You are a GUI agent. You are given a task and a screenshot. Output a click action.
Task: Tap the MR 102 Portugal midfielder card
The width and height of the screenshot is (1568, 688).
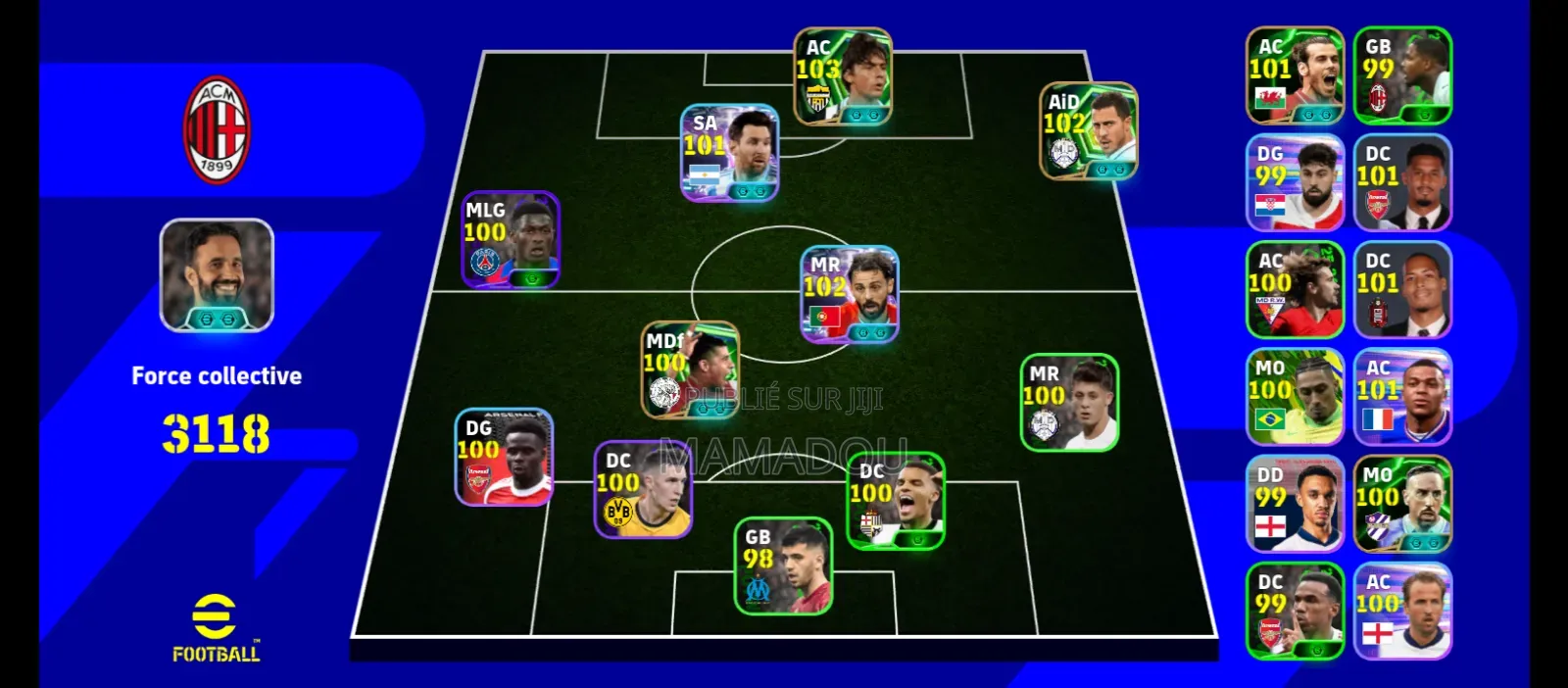coord(850,294)
